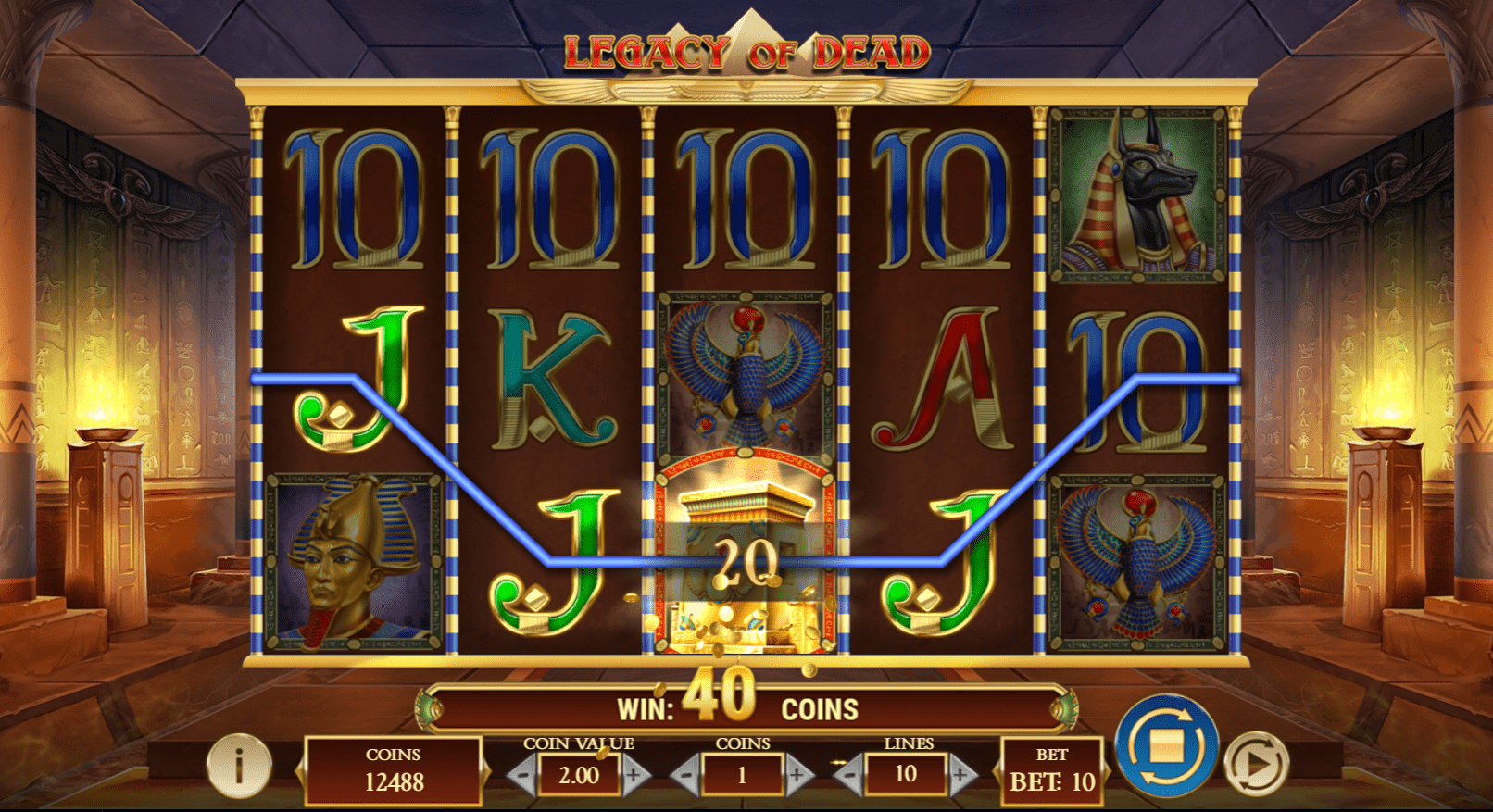Reduce the number of lines
Image resolution: width=1493 pixels, height=812 pixels.
[x=848, y=775]
